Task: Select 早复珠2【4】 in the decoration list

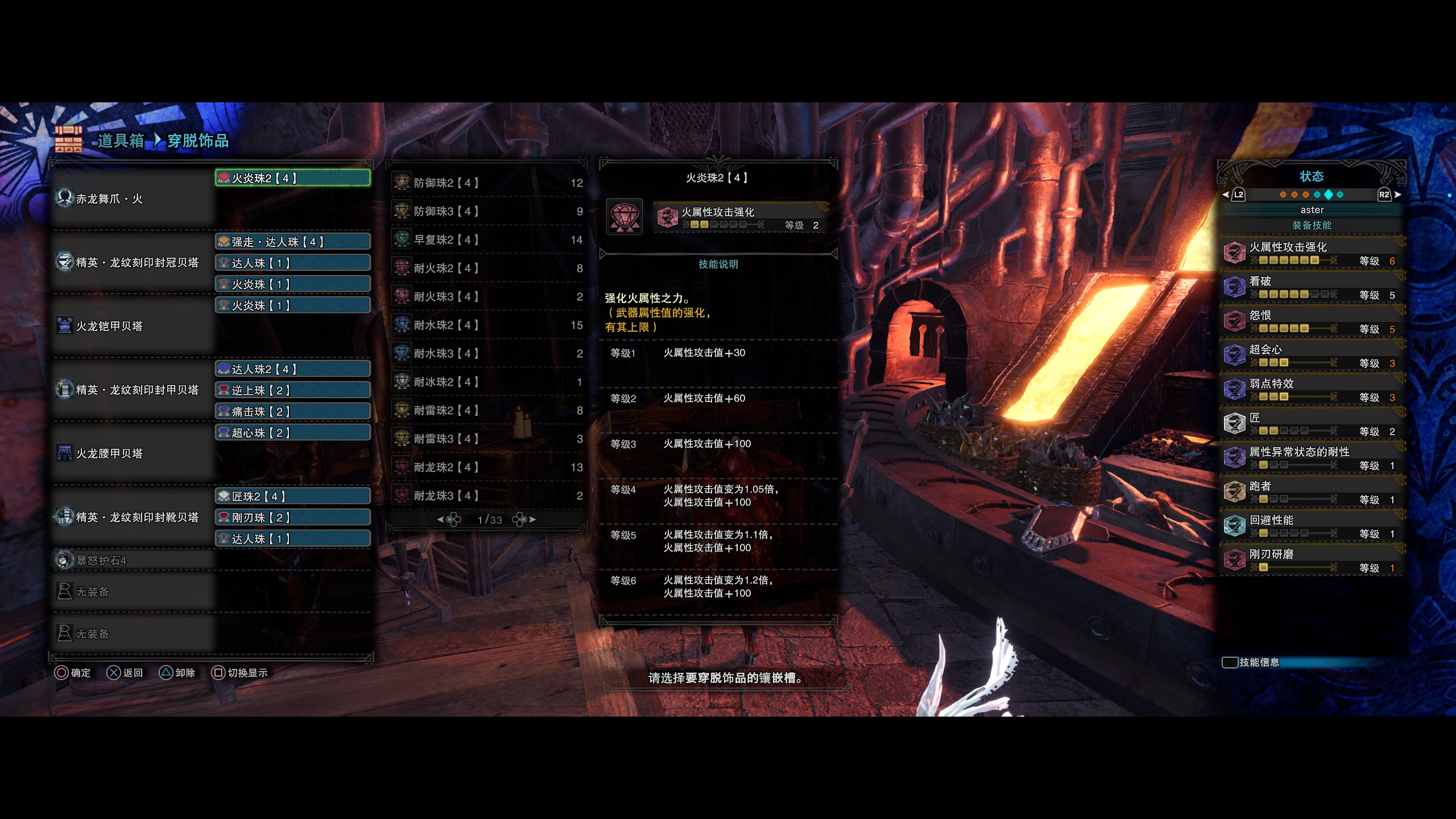Action: tap(487, 239)
